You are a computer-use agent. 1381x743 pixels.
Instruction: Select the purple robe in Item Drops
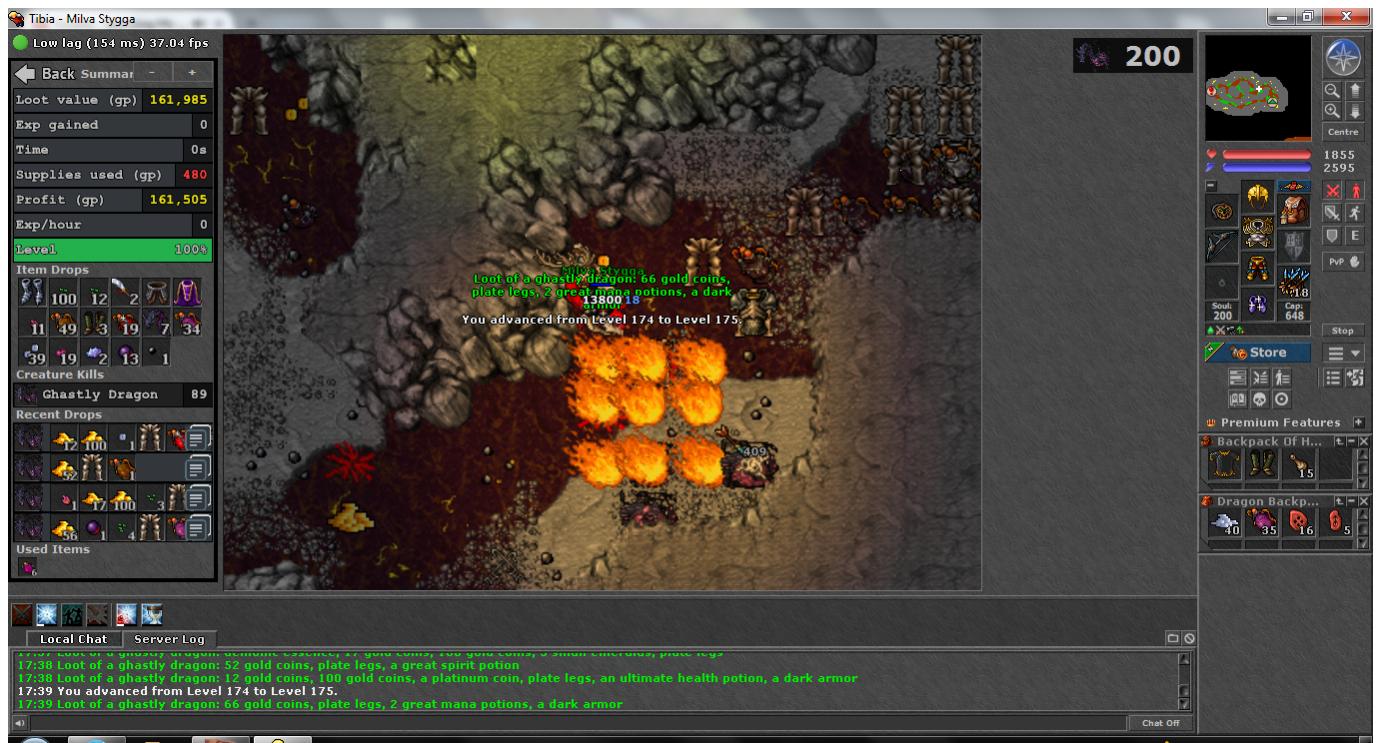(188, 294)
